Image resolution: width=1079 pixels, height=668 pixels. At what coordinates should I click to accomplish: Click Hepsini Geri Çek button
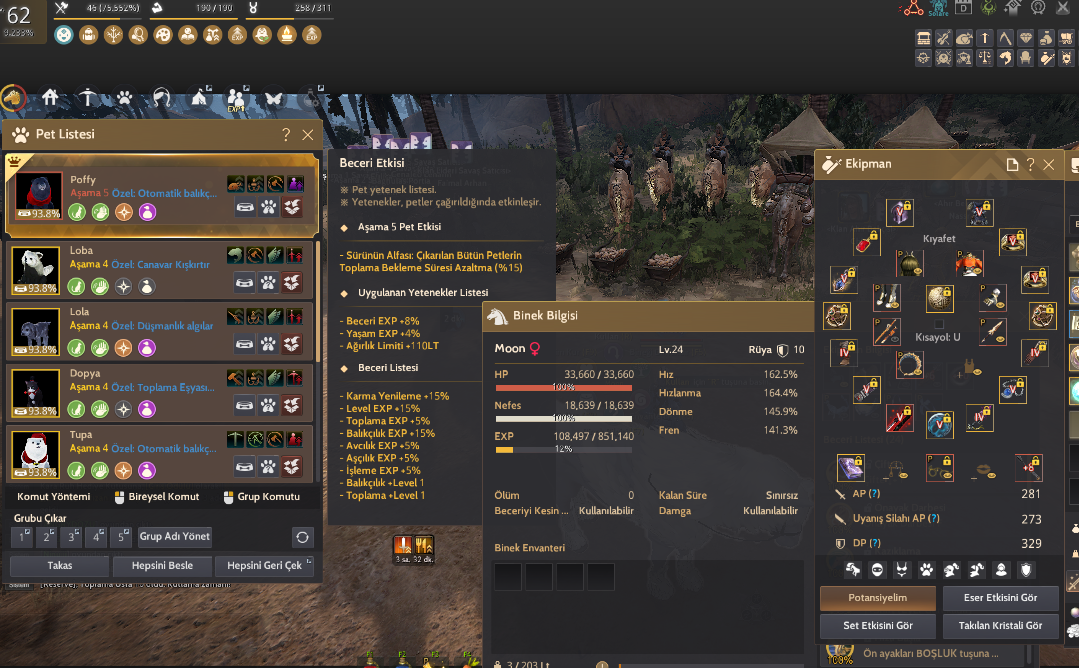point(264,566)
